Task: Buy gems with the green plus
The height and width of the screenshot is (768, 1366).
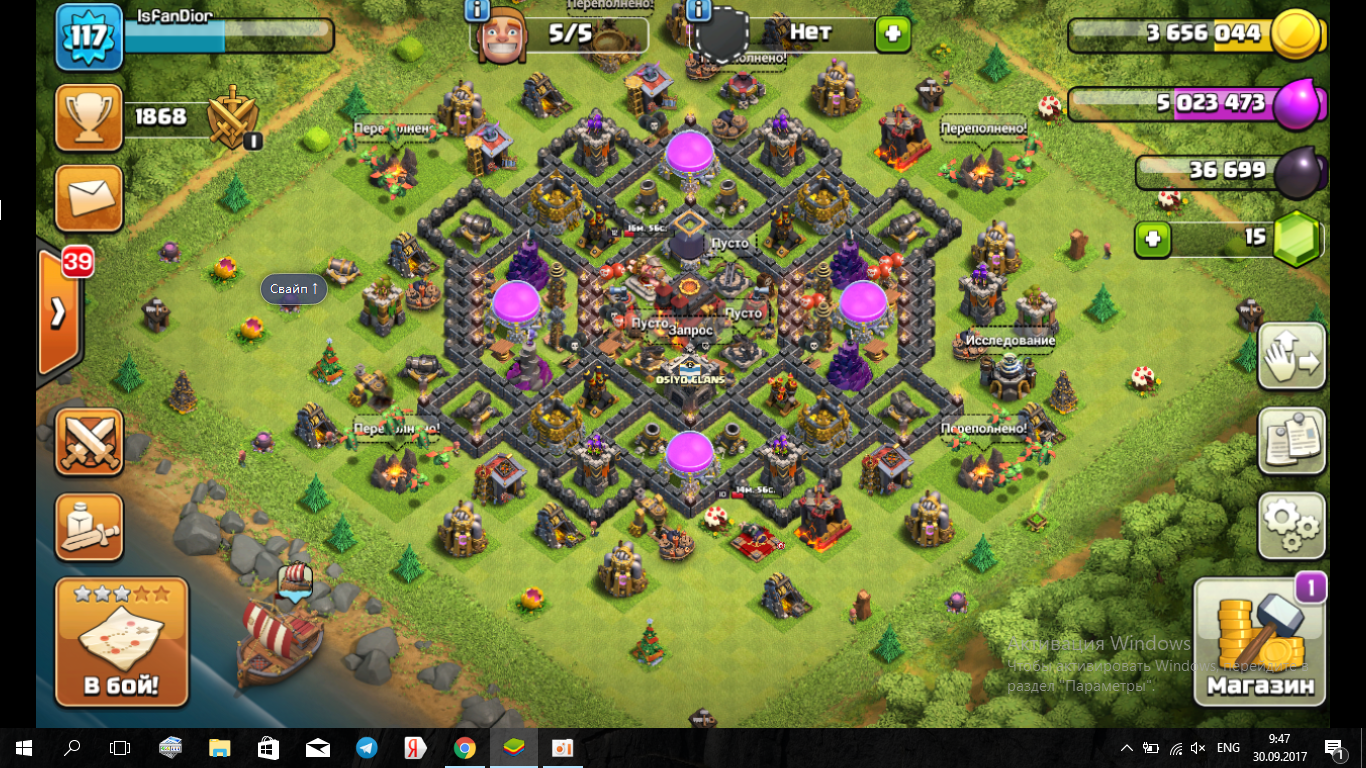Action: pyautogui.click(x=1153, y=240)
